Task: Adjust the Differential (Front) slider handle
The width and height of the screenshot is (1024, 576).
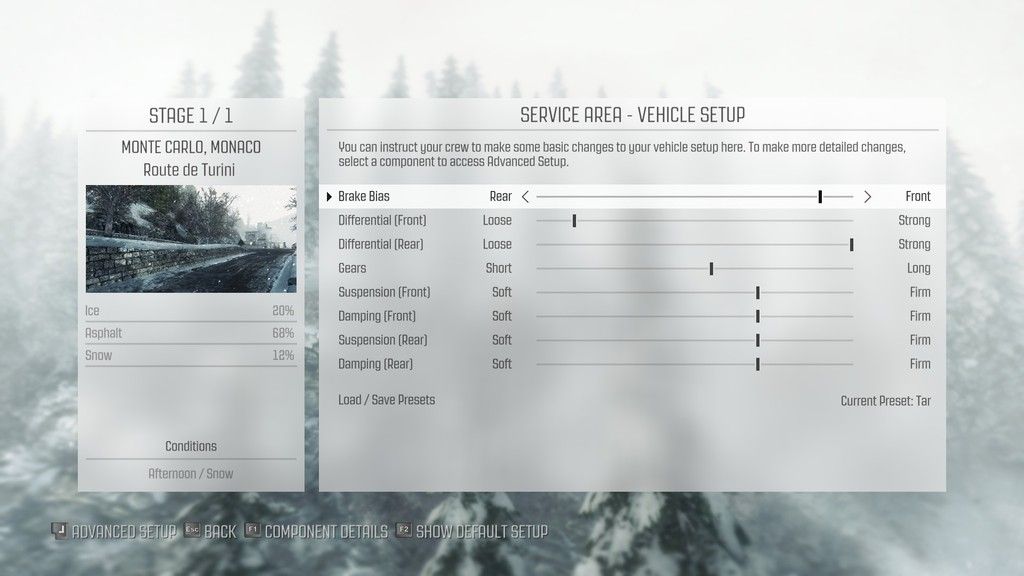Action: click(574, 220)
